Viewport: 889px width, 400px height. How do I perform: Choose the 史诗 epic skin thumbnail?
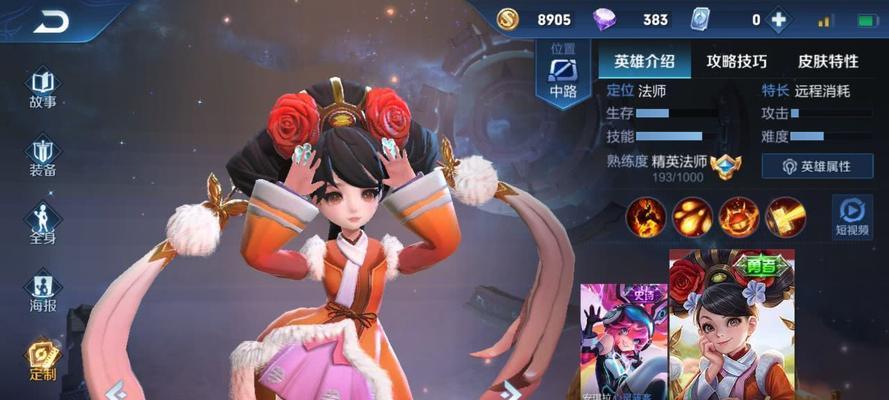point(624,340)
